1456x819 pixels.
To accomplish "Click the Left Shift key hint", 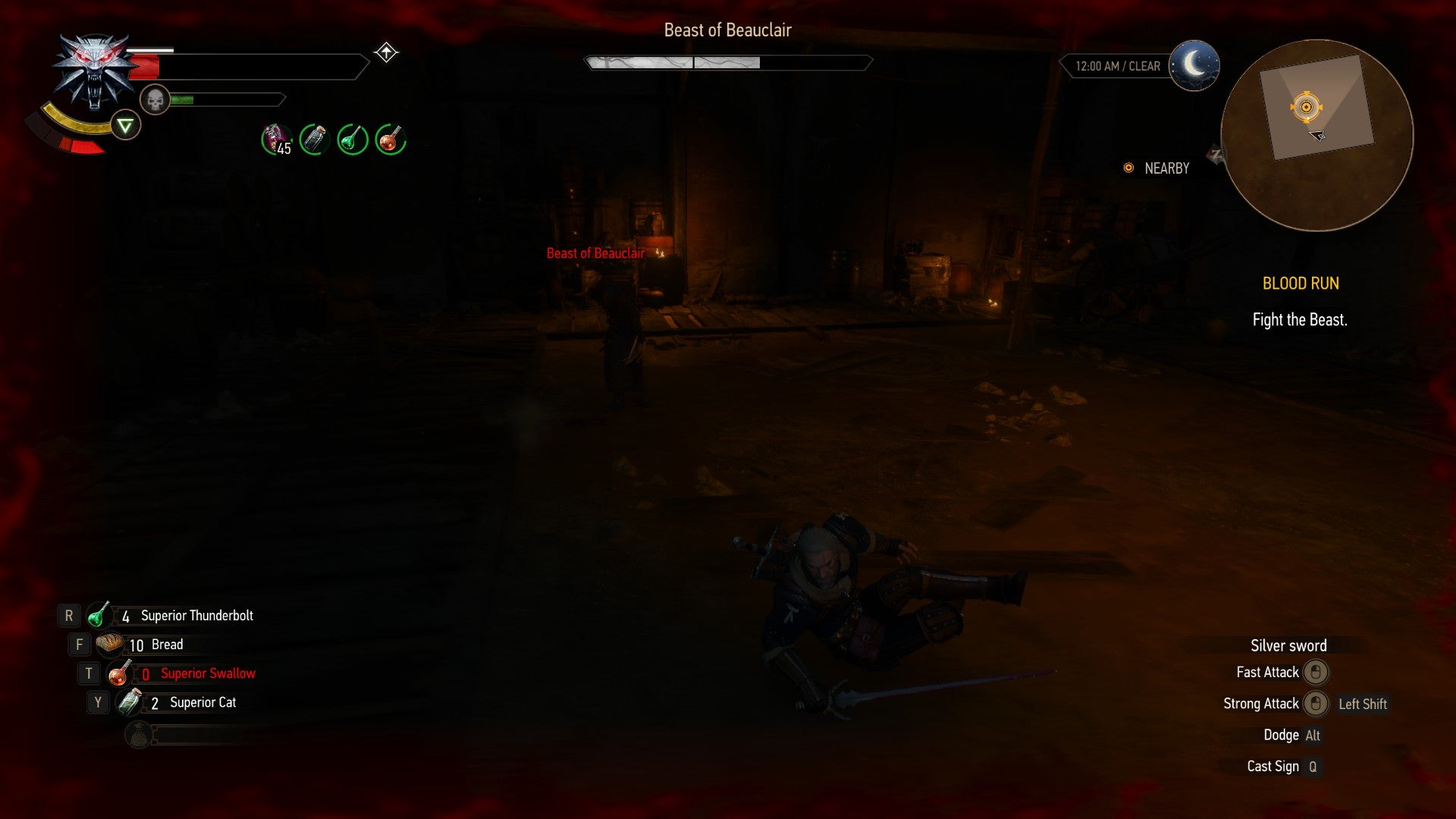I will [x=1362, y=704].
